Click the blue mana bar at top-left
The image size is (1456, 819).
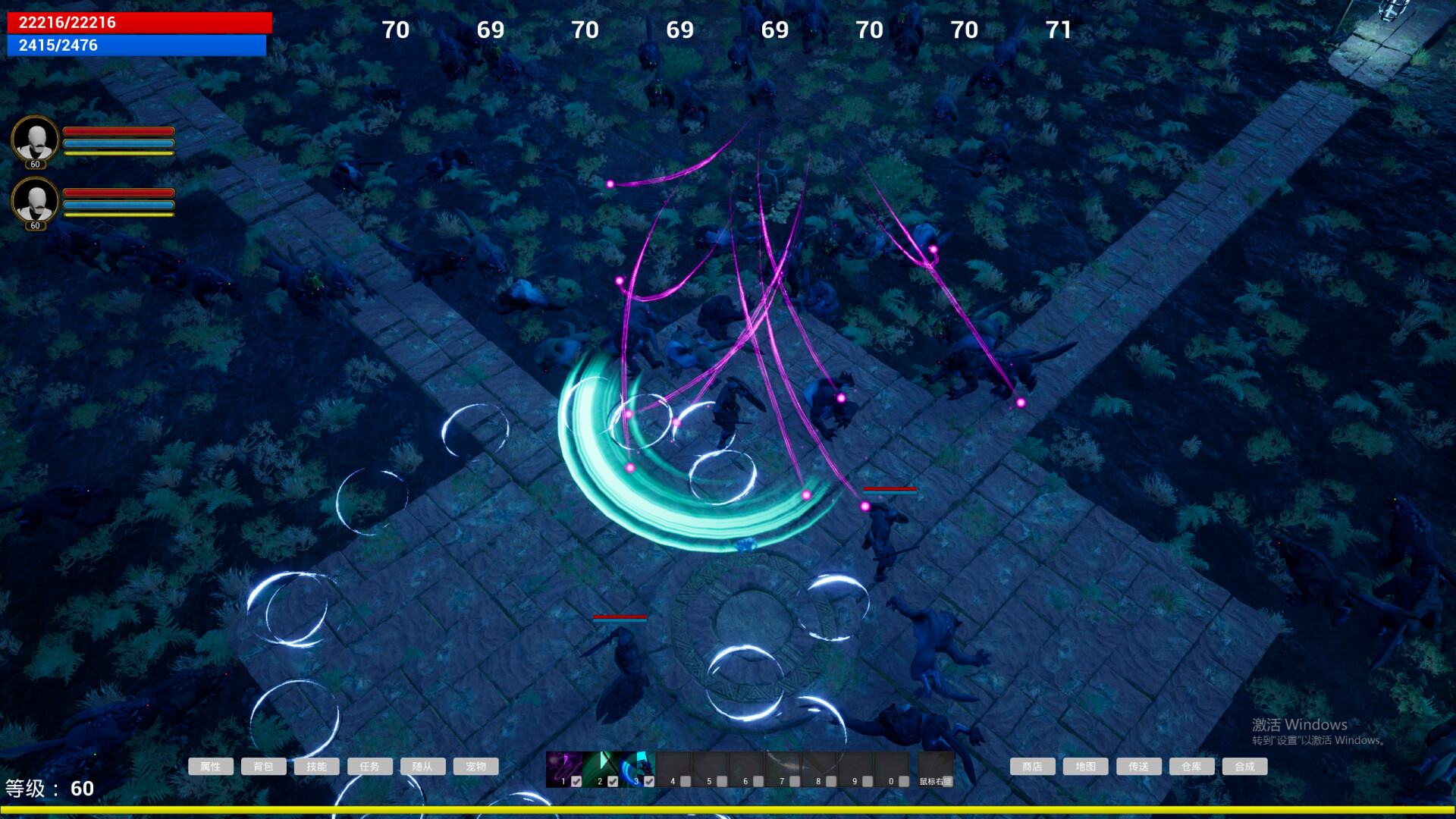click(x=135, y=45)
